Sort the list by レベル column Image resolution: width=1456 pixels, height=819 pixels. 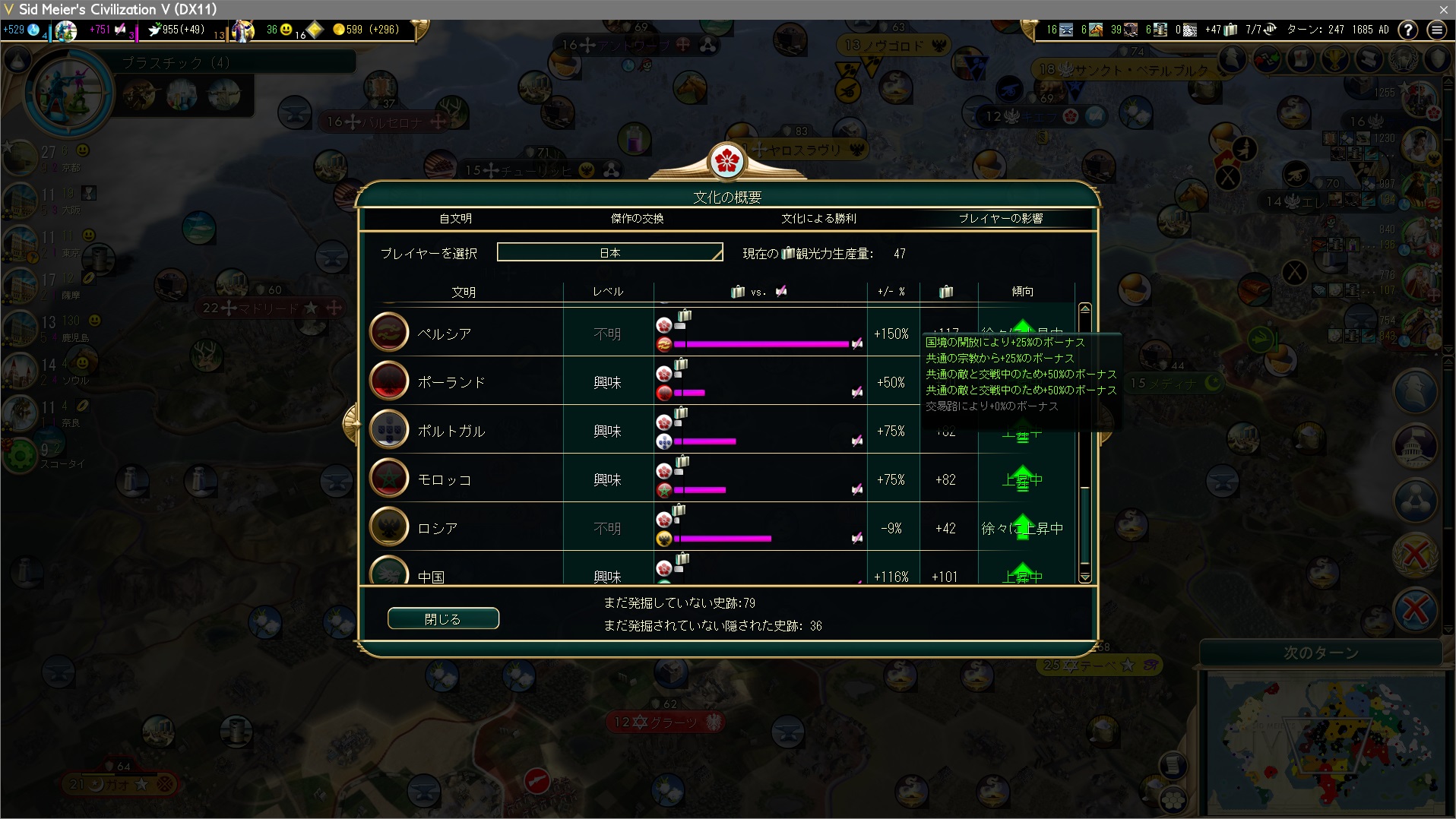[x=608, y=292]
